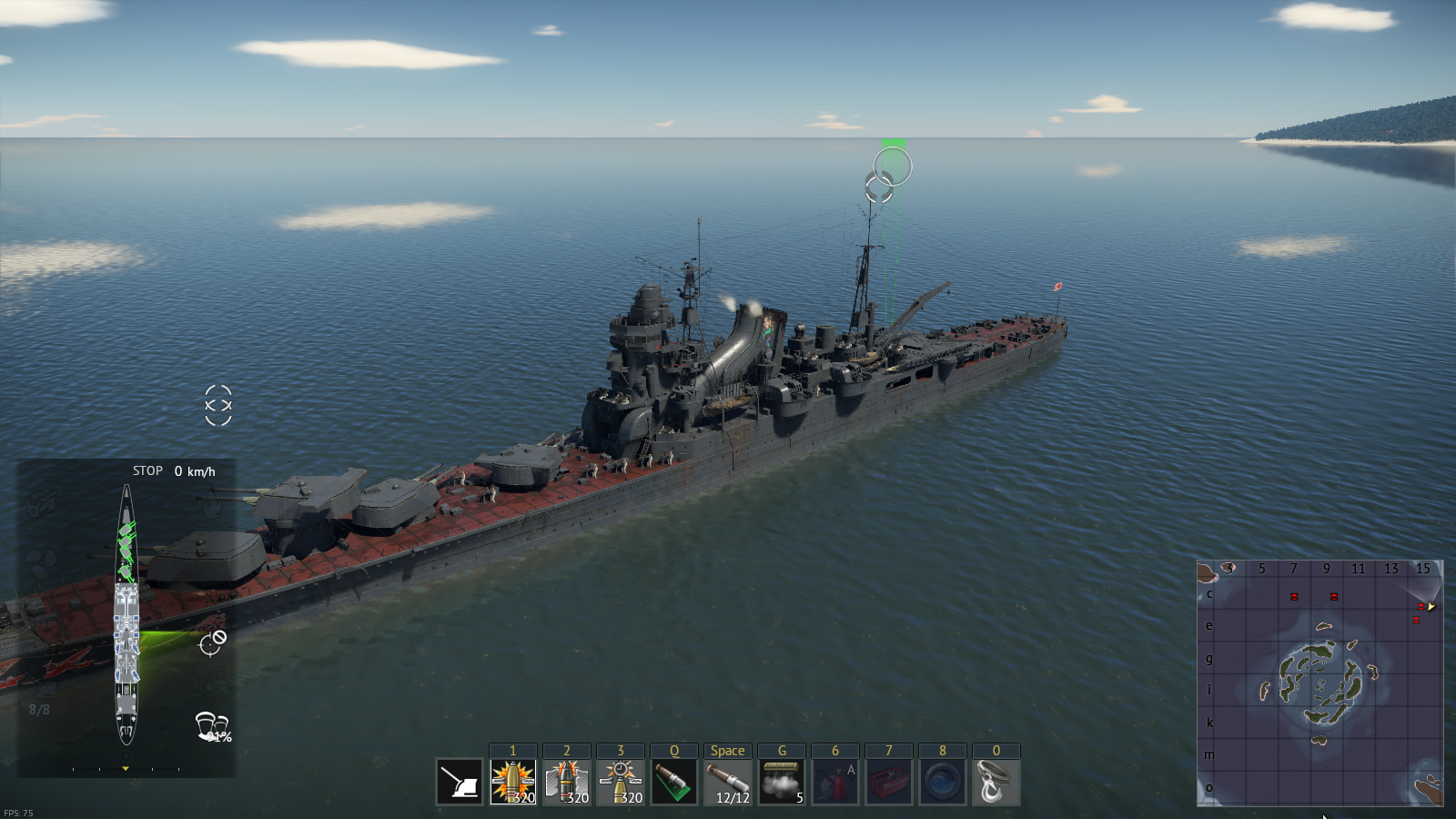This screenshot has height=819, width=1456.
Task: Click the red enemy marker in minimap column 7
Action: (1294, 597)
